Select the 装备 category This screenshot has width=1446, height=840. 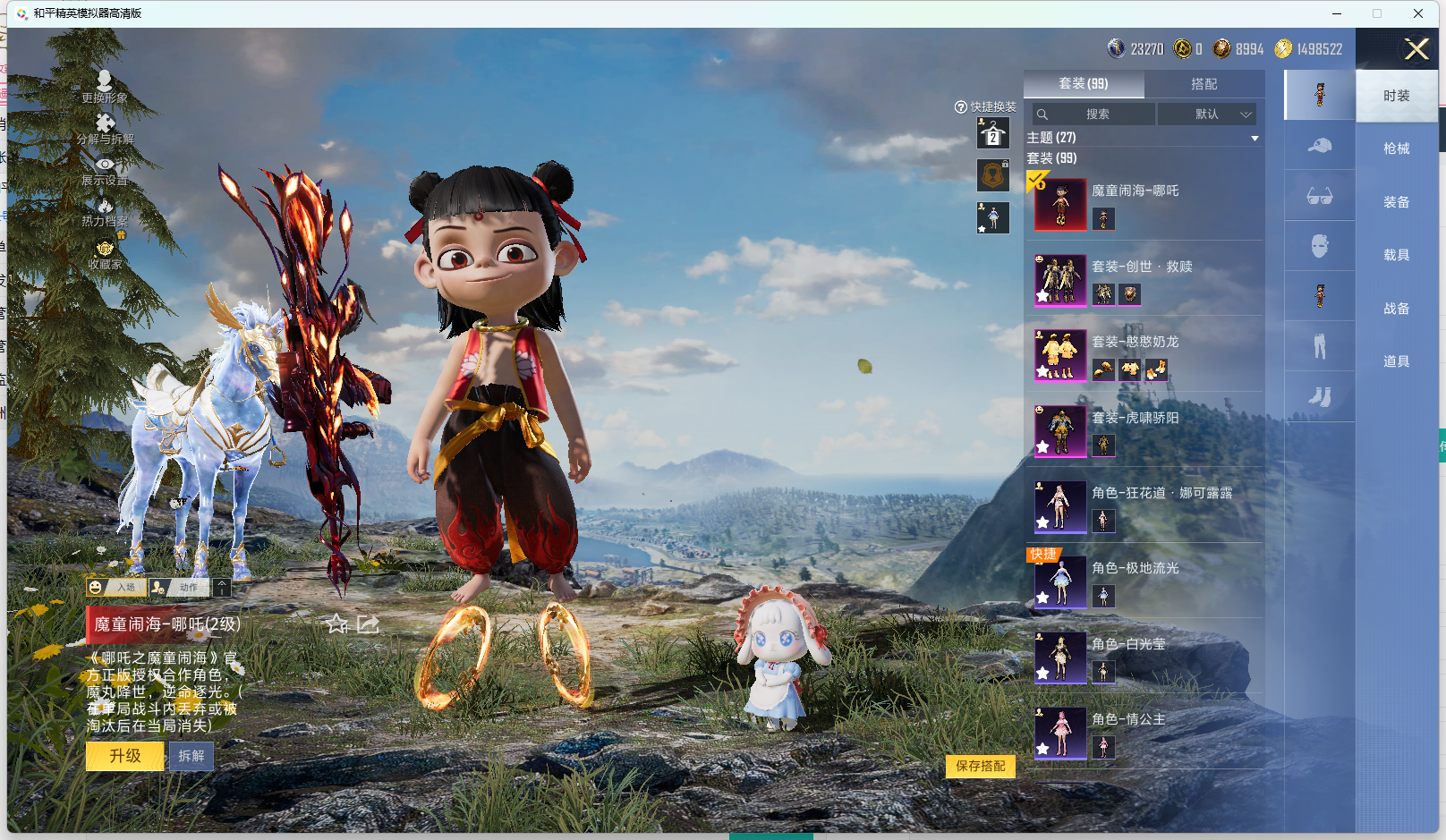tap(1396, 202)
